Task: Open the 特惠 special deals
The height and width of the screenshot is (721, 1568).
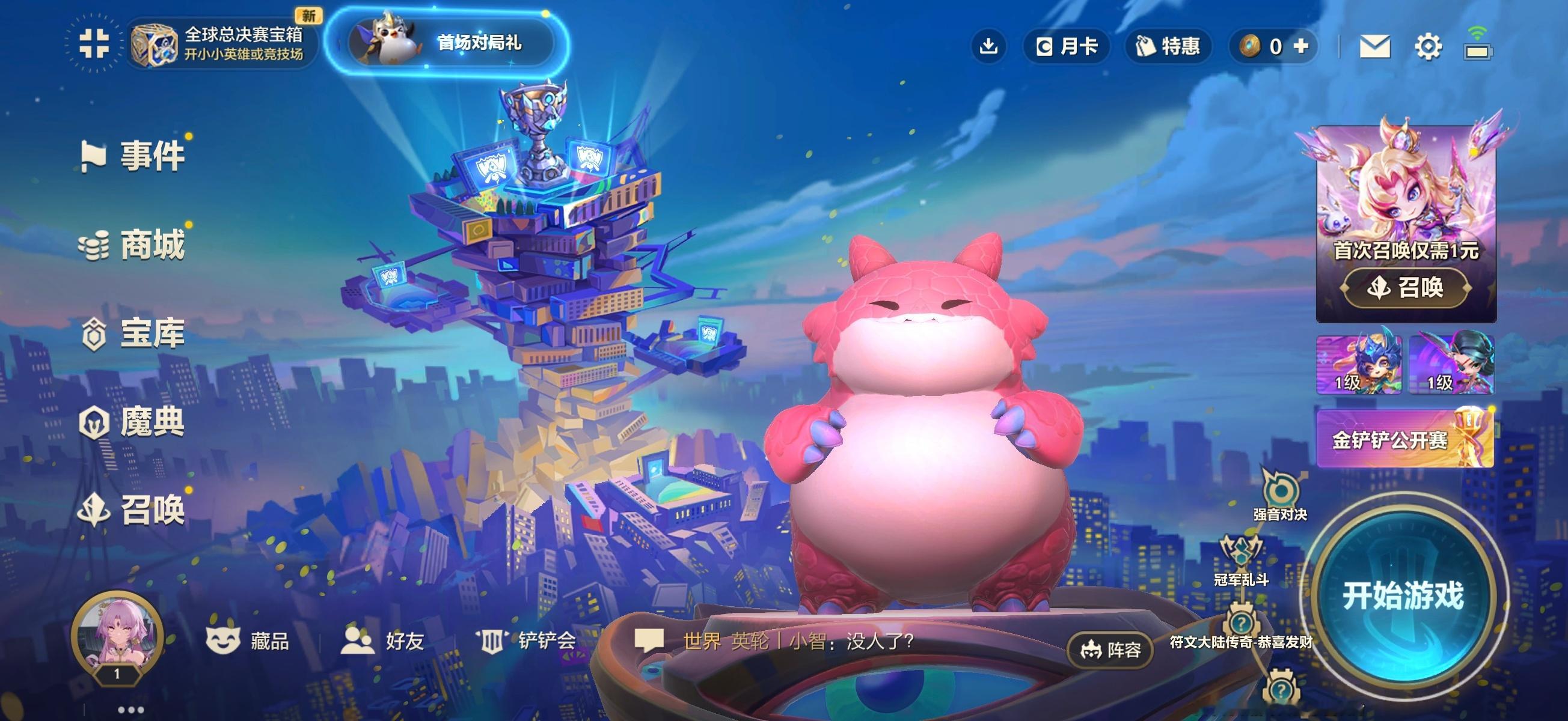Action: (1168, 46)
